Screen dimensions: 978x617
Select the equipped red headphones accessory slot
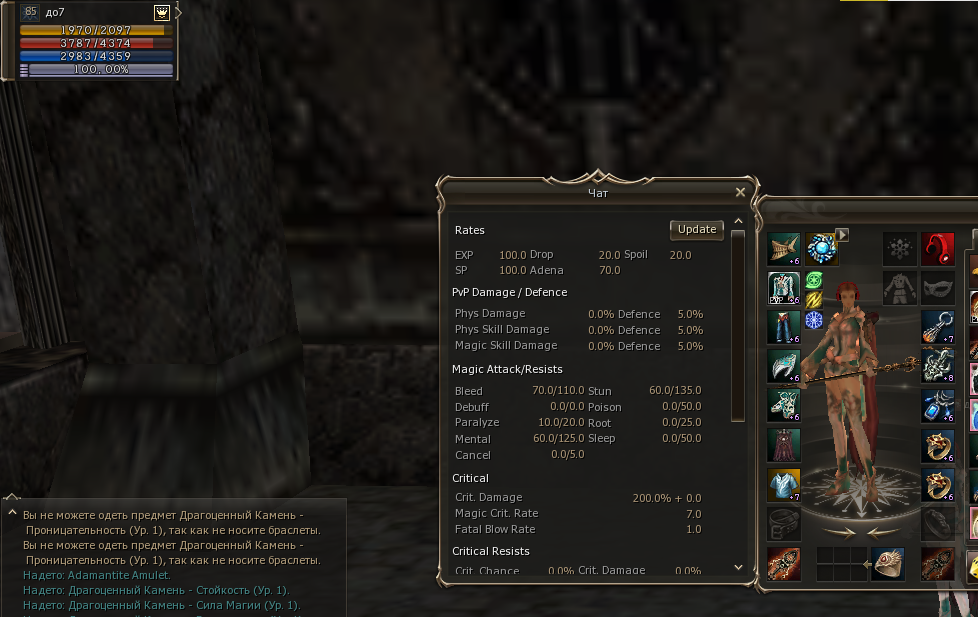[937, 248]
